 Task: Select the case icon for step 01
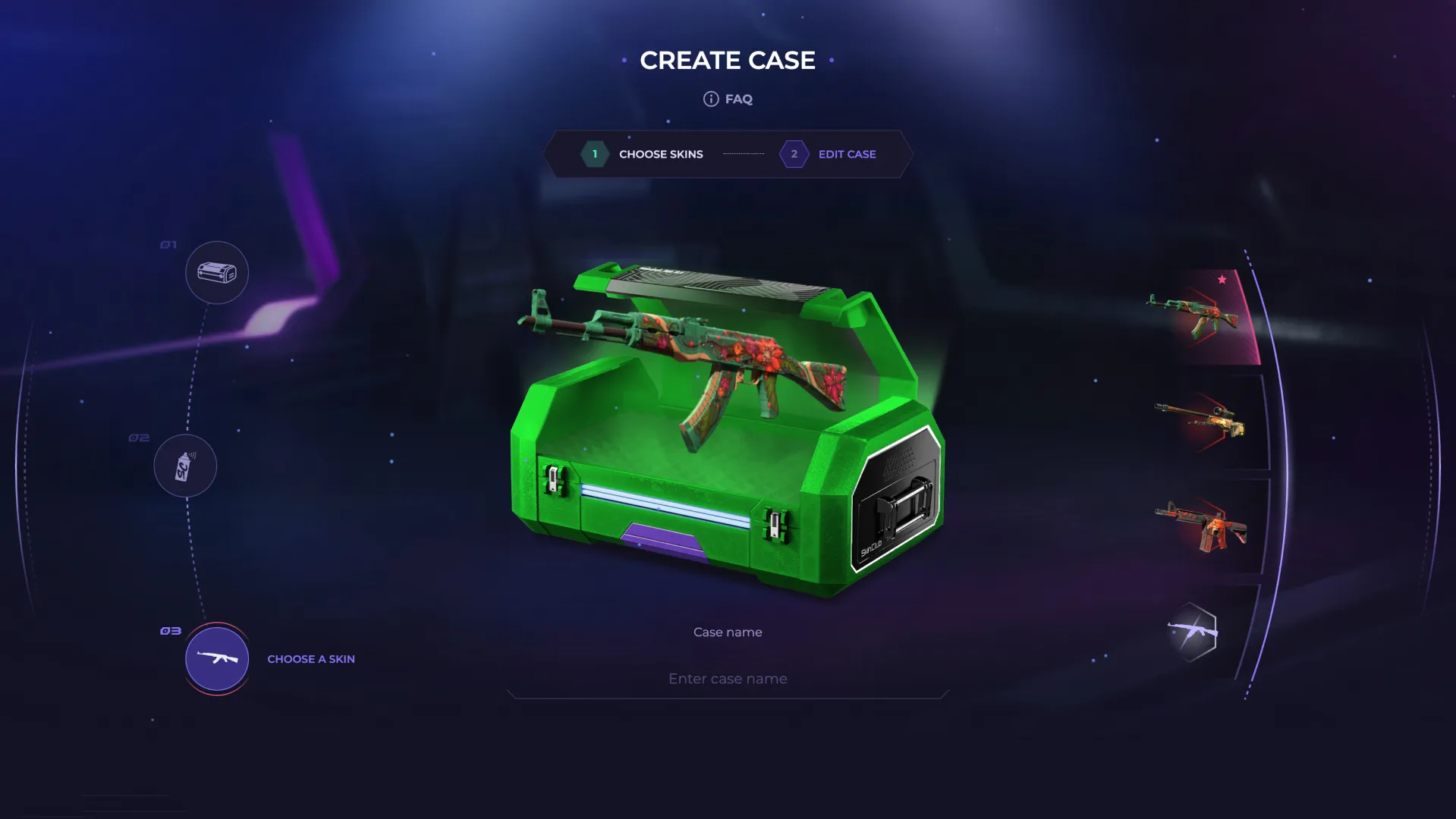pos(216,272)
